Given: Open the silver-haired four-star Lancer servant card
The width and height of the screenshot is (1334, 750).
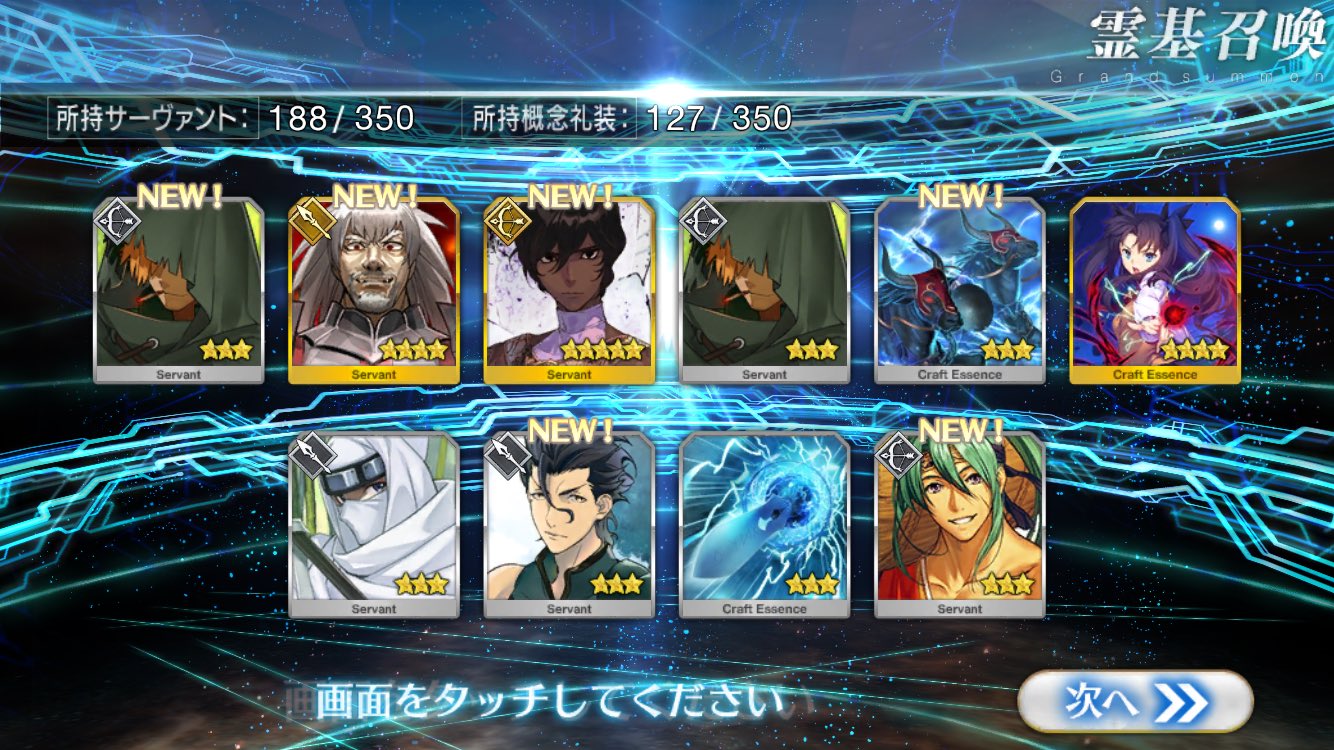Looking at the screenshot, I should [x=374, y=290].
